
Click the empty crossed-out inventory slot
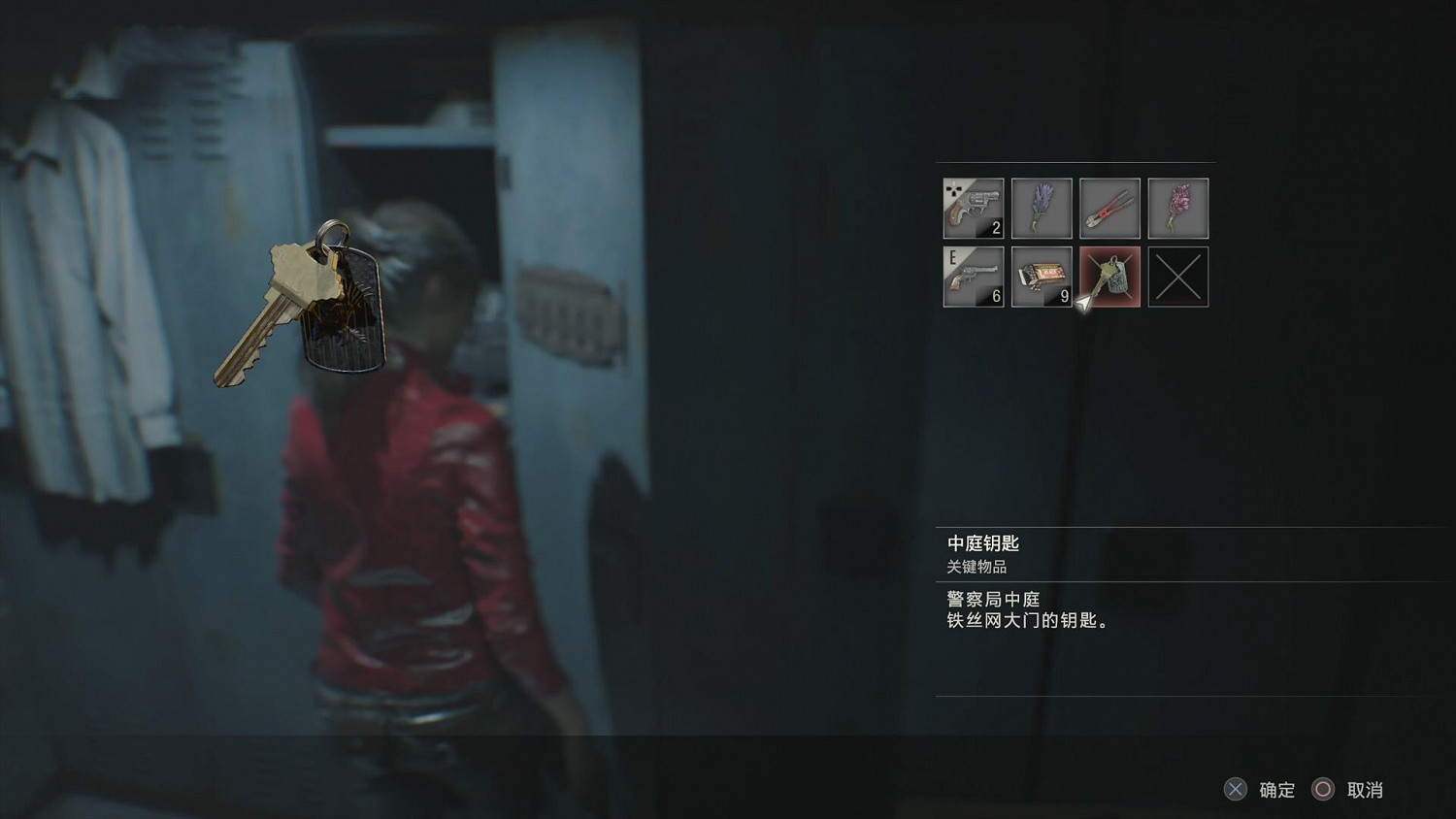click(x=1177, y=276)
